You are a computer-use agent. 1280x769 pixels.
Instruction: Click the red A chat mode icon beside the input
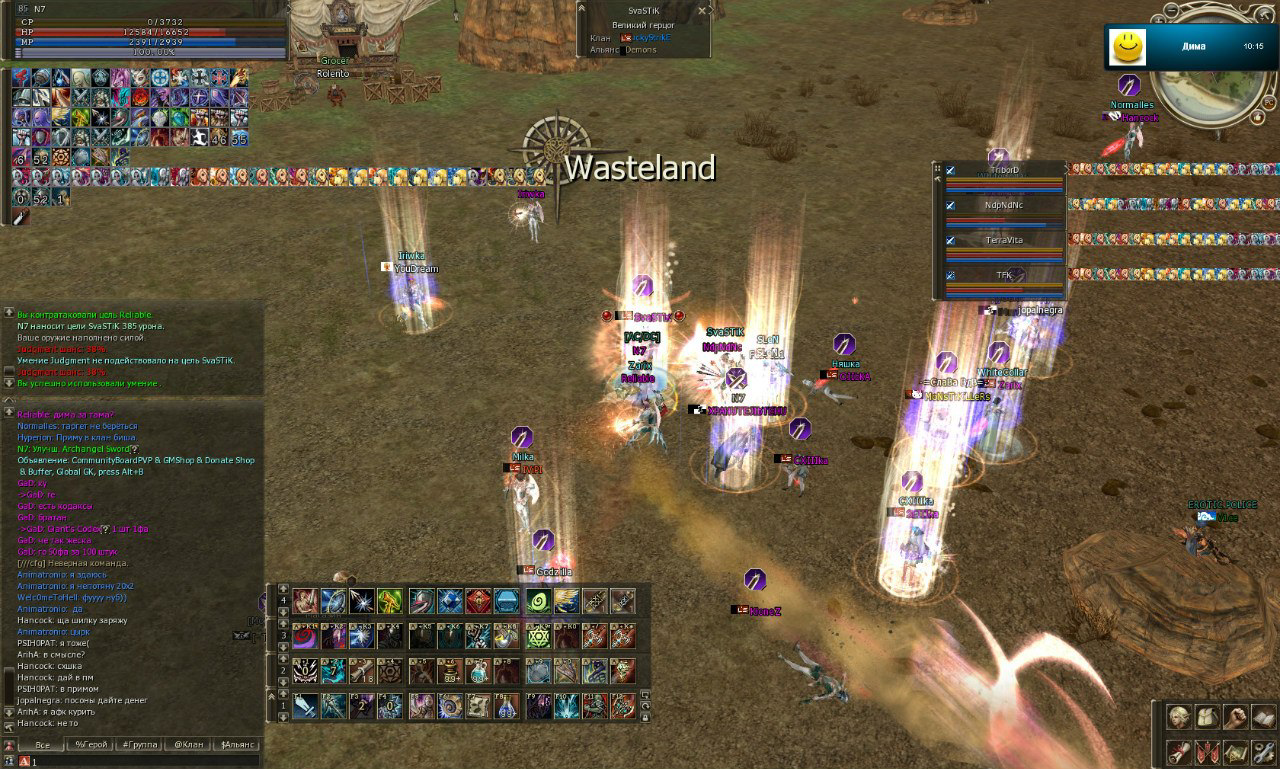point(24,761)
